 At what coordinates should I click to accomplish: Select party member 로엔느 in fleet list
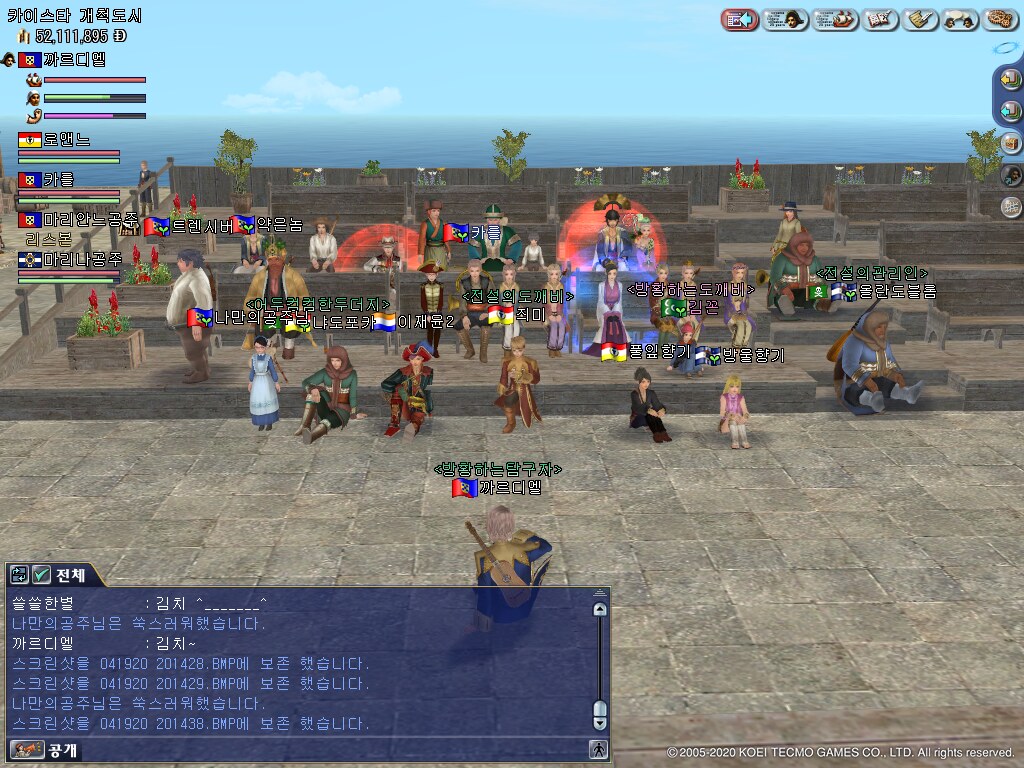[66, 140]
